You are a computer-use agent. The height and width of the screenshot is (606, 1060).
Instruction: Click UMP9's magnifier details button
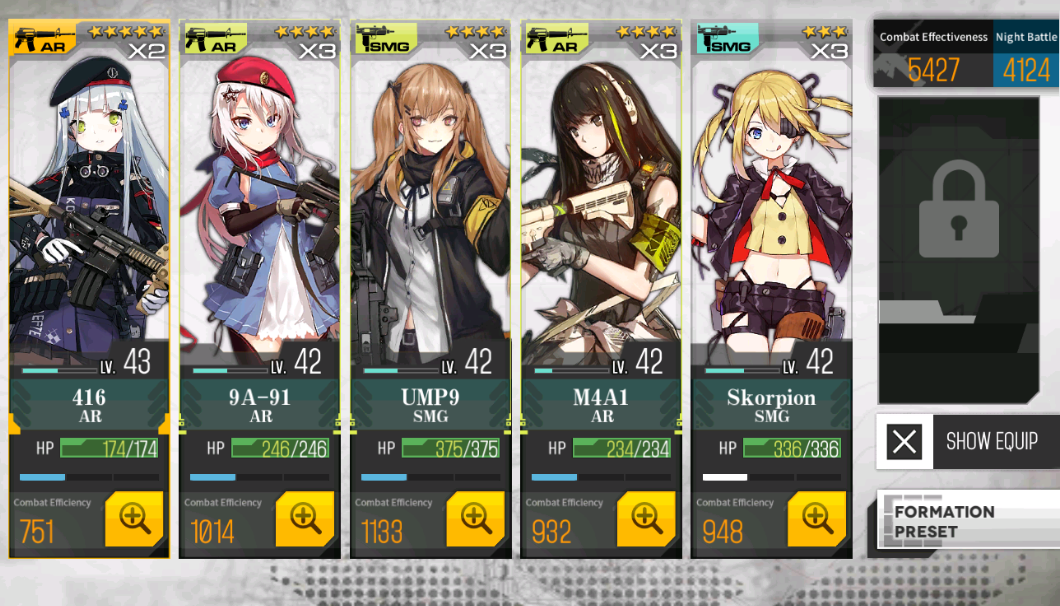476,518
